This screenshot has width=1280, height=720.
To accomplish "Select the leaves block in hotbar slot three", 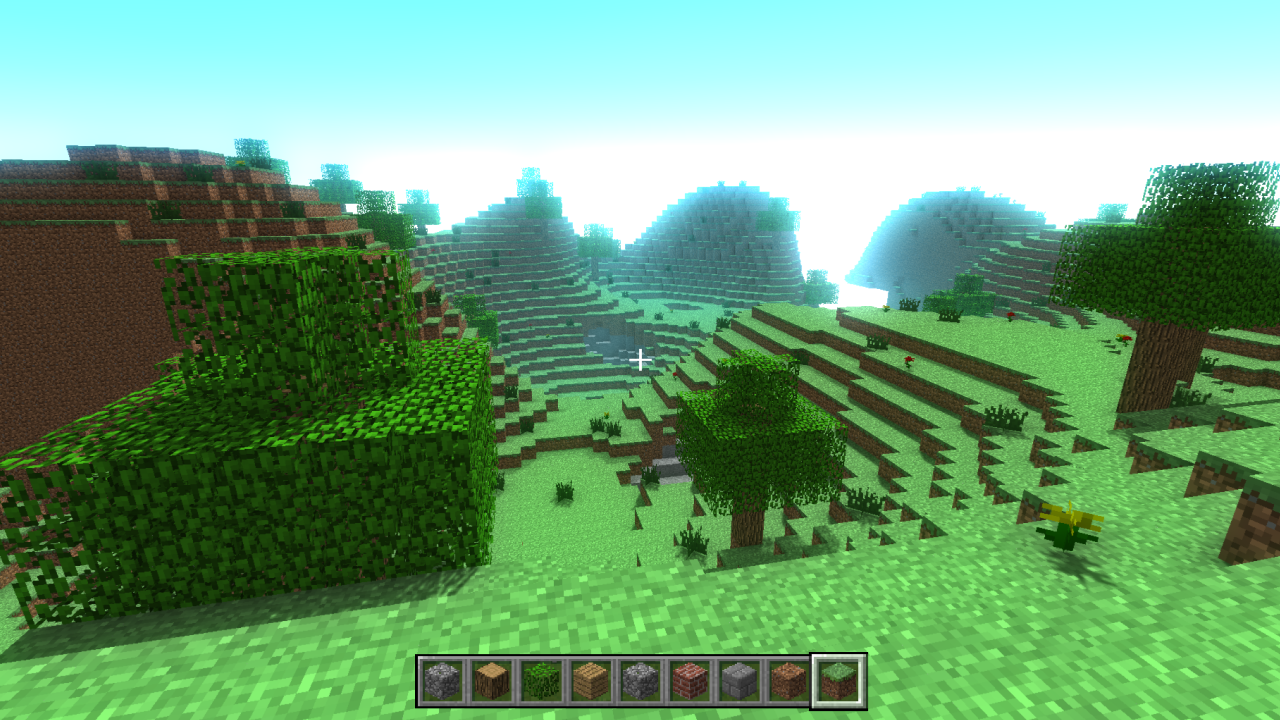I will point(540,680).
